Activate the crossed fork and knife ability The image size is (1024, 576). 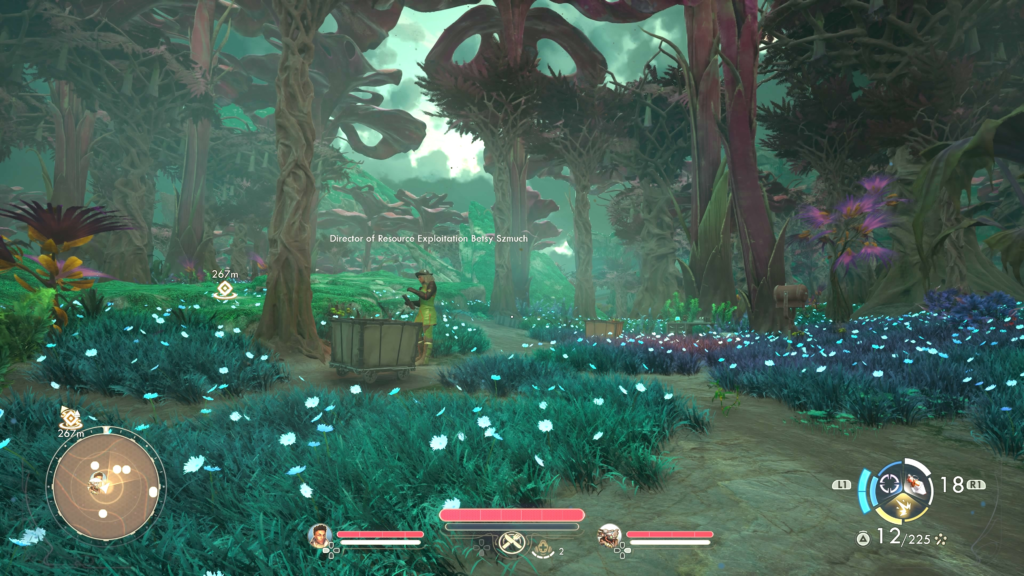(511, 543)
